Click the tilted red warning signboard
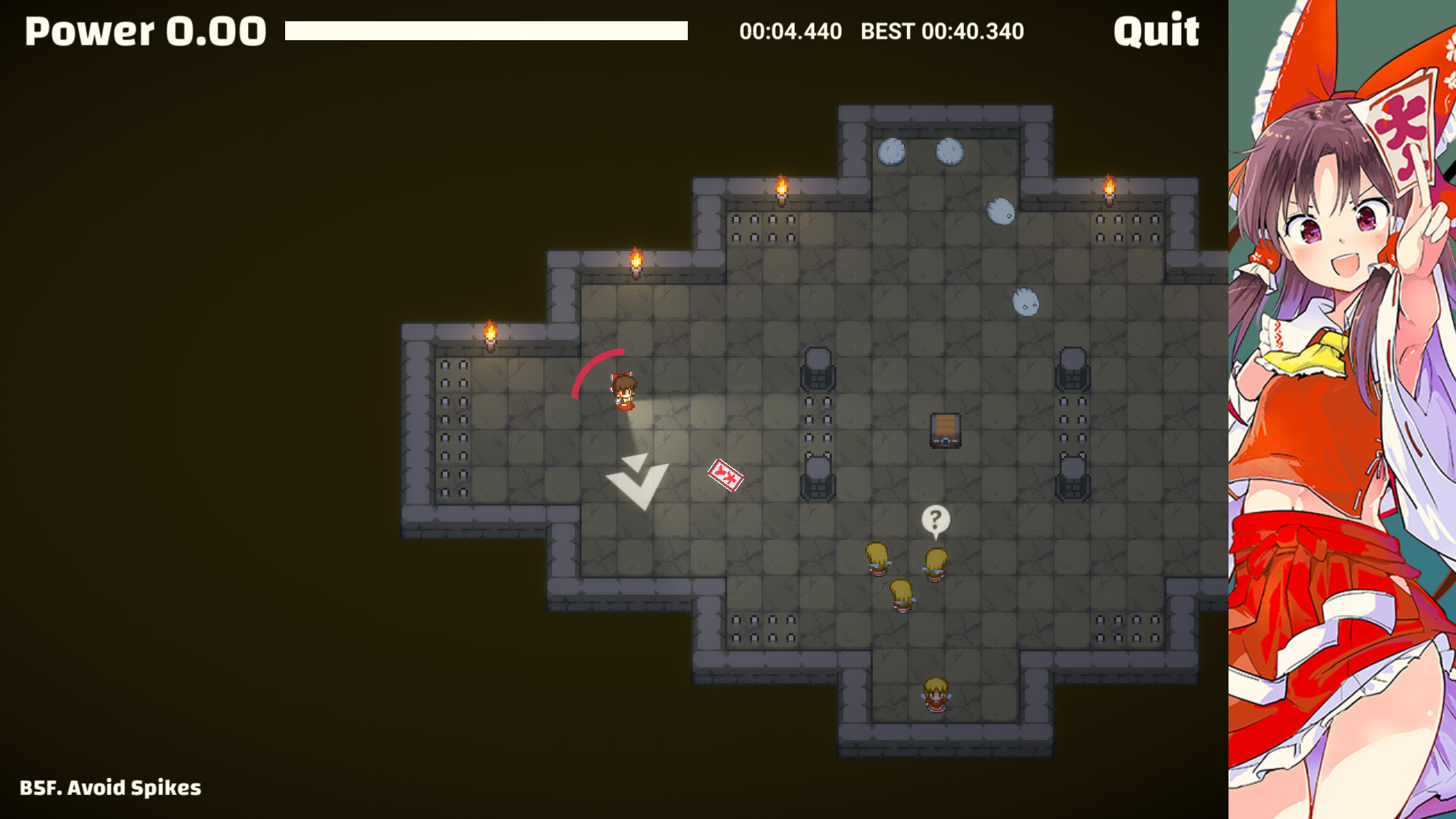The height and width of the screenshot is (819, 1456). [726, 477]
